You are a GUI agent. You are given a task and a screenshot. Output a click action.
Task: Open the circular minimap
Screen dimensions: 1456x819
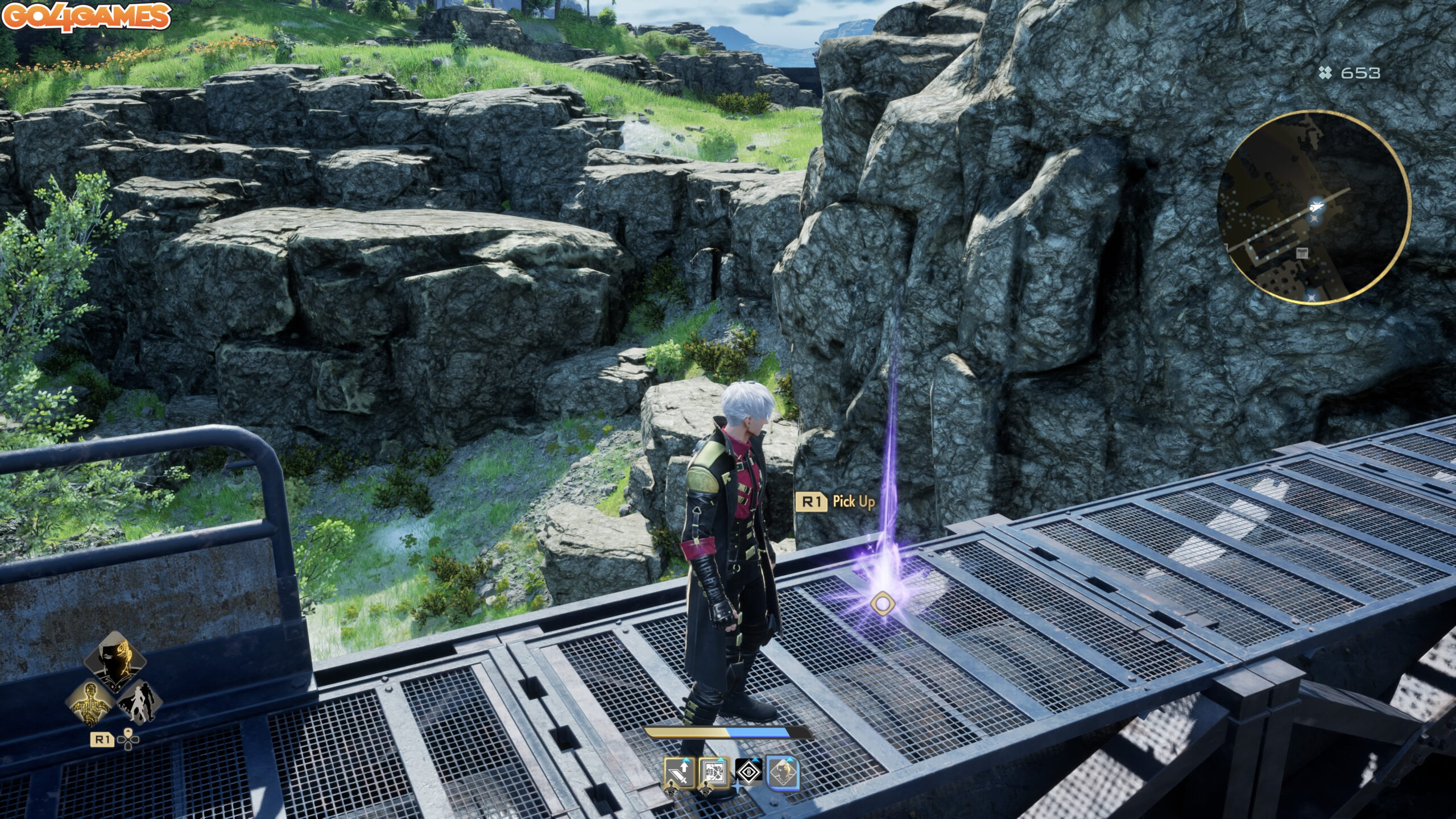tap(1313, 207)
